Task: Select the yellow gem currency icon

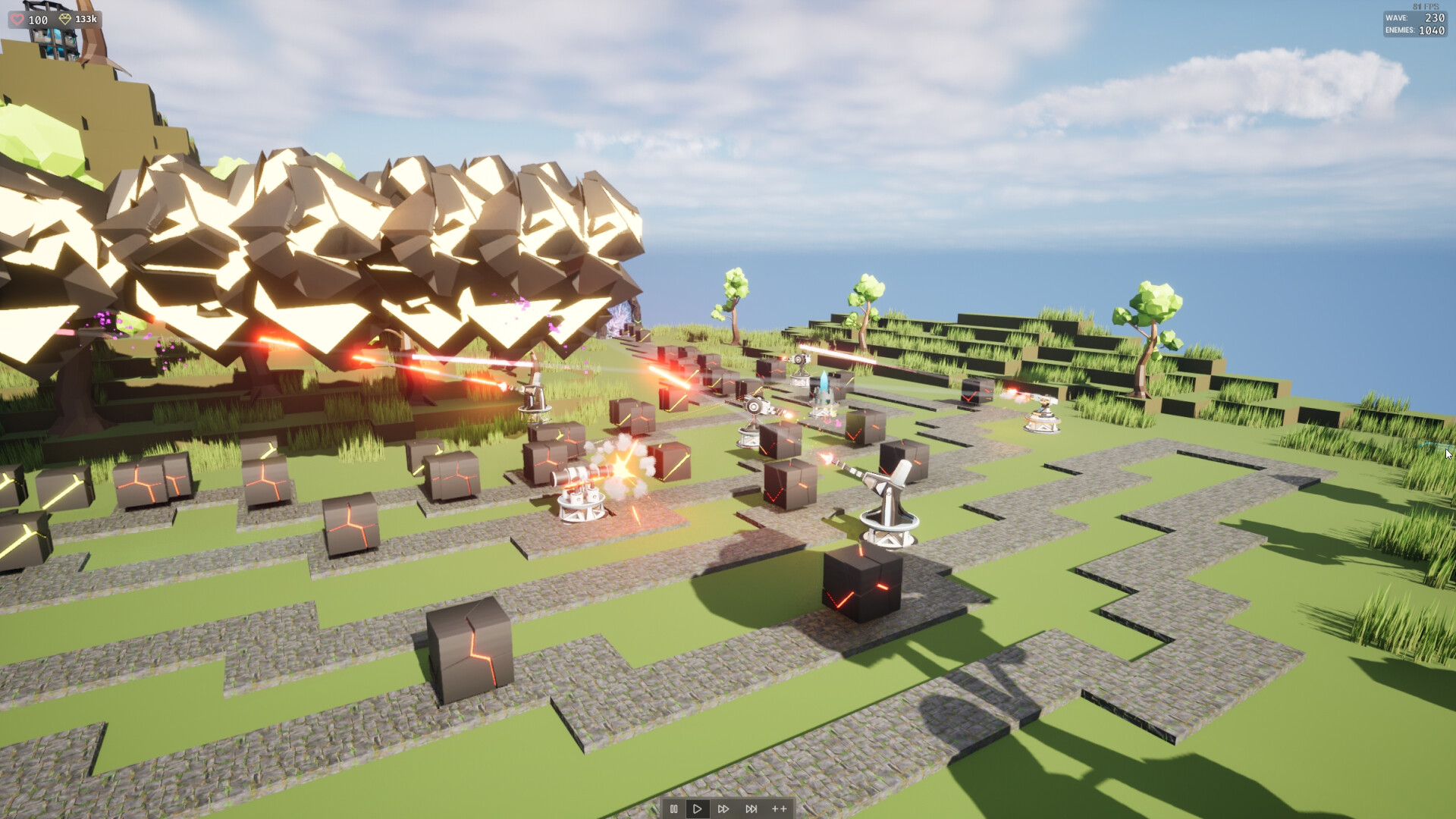Action: click(x=65, y=20)
